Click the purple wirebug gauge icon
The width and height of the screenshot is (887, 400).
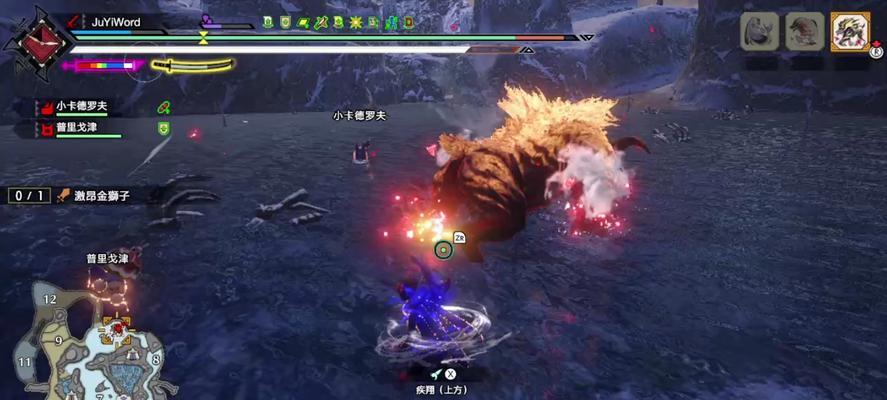click(x=207, y=19)
